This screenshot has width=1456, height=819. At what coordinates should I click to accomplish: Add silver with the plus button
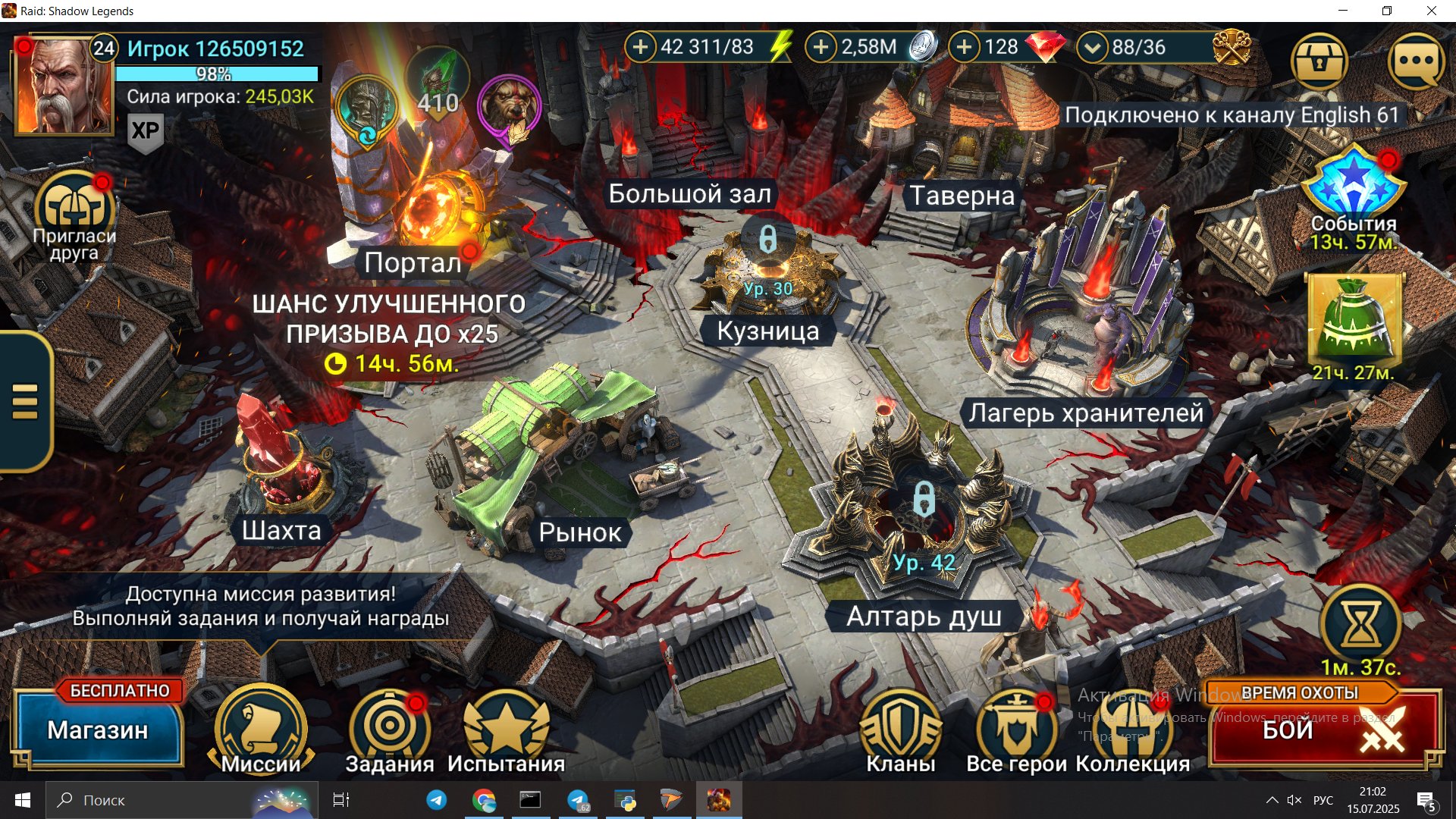click(821, 47)
